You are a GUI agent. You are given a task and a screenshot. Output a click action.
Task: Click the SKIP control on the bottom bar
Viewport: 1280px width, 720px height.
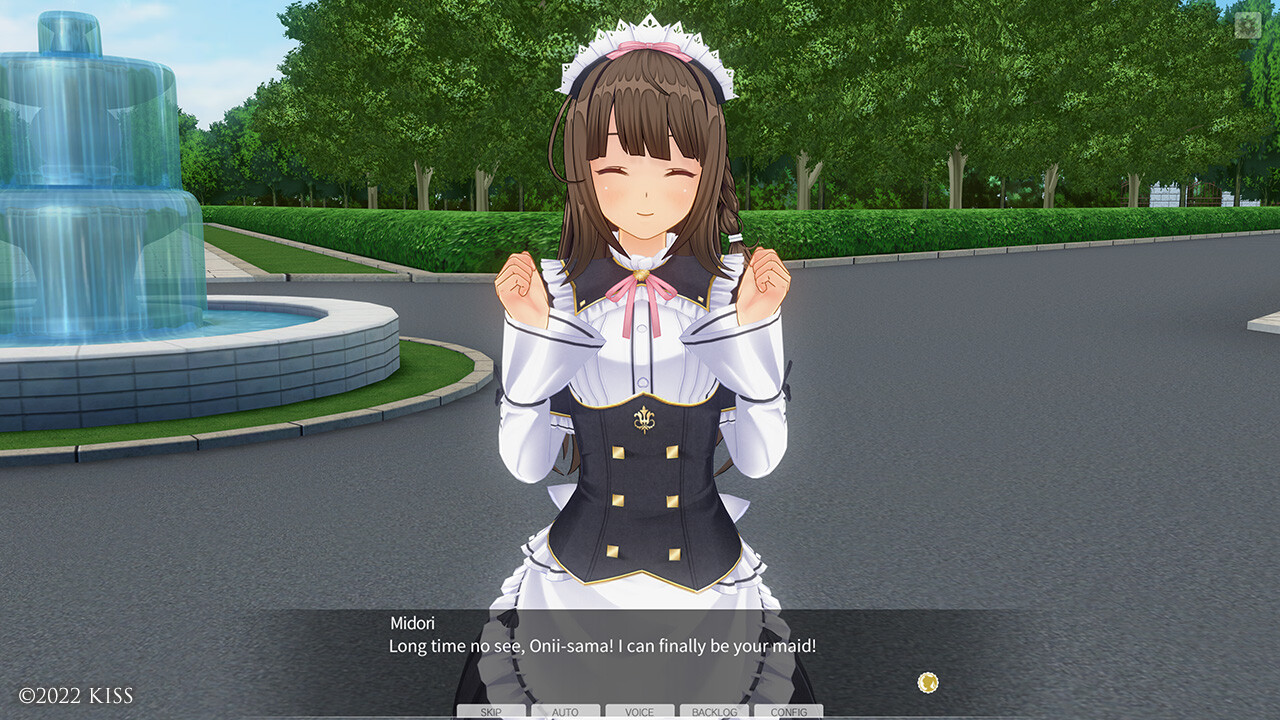coord(491,712)
